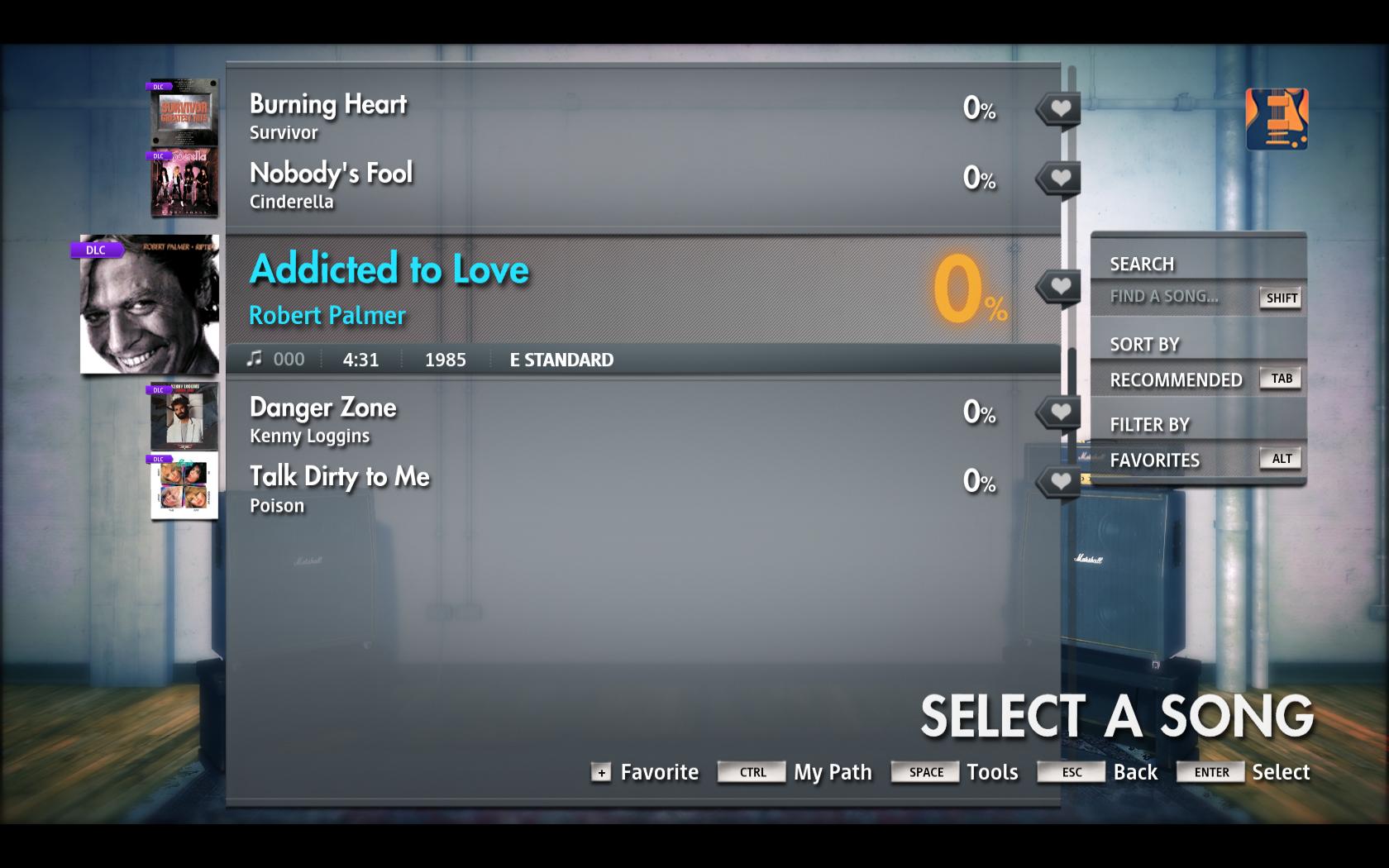Open Tools from the bottom bar
This screenshot has width=1389, height=868.
(x=992, y=772)
